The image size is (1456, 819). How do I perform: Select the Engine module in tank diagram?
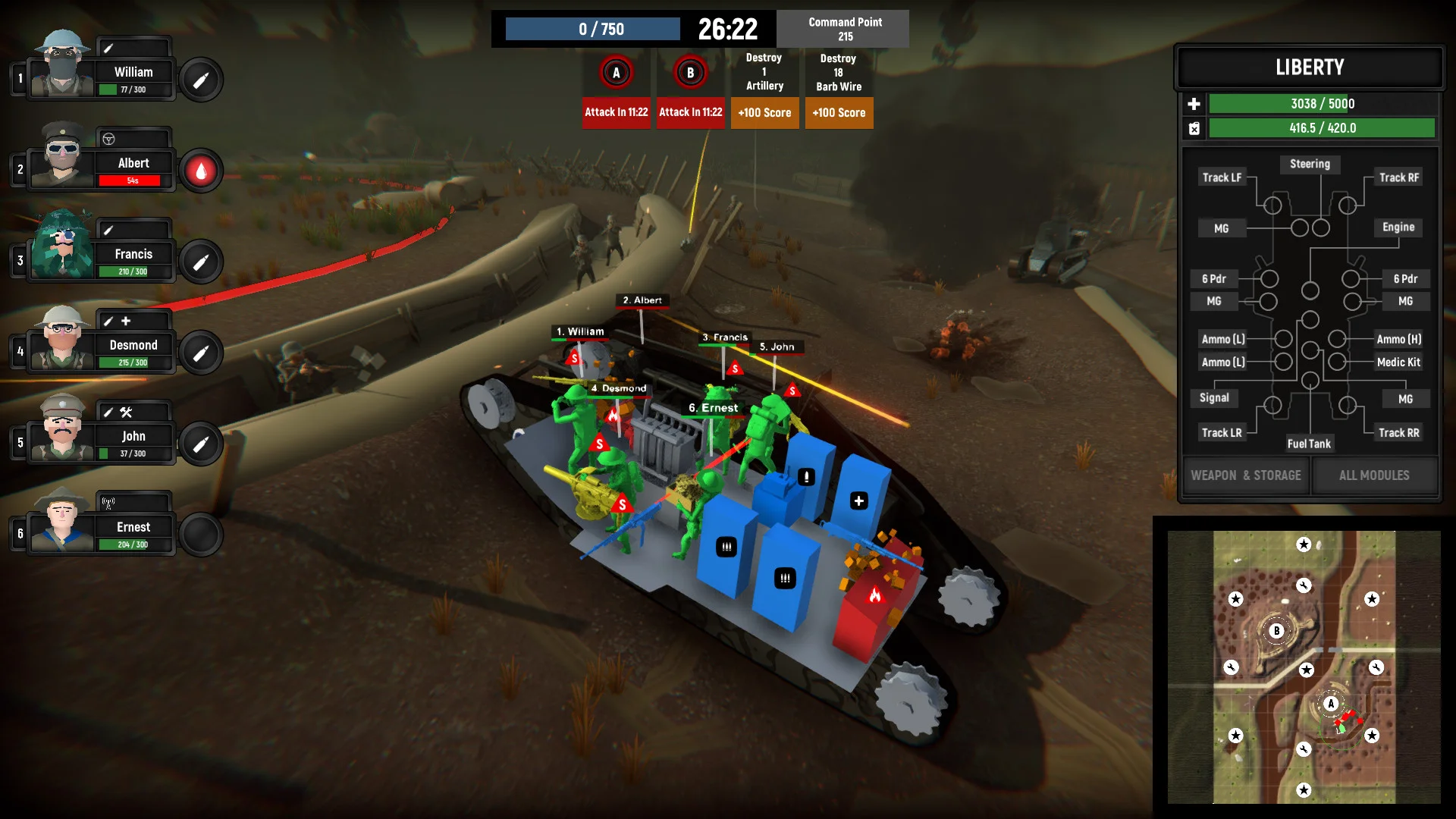click(x=1398, y=227)
